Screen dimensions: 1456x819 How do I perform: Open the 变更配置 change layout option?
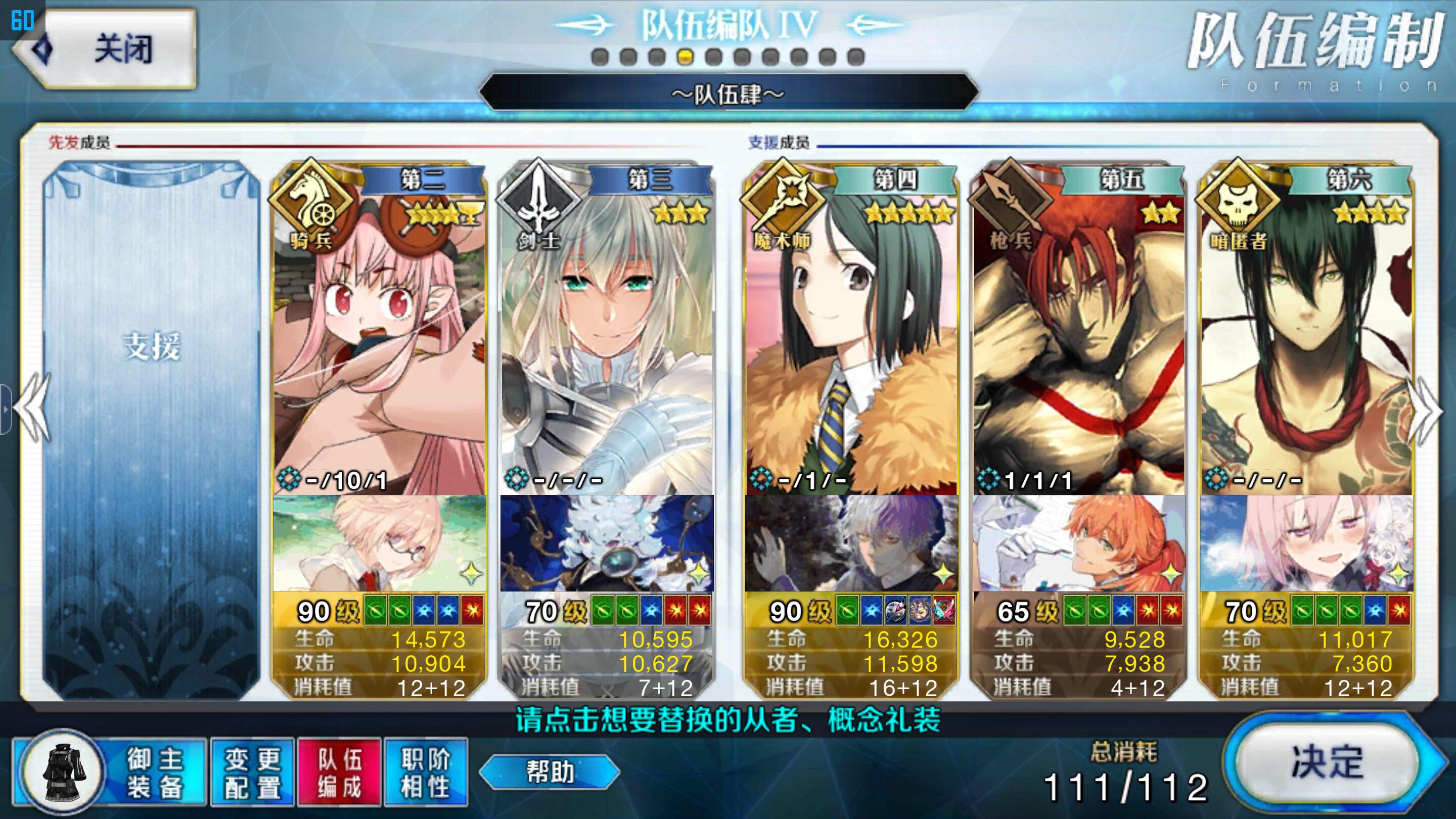pos(252,772)
